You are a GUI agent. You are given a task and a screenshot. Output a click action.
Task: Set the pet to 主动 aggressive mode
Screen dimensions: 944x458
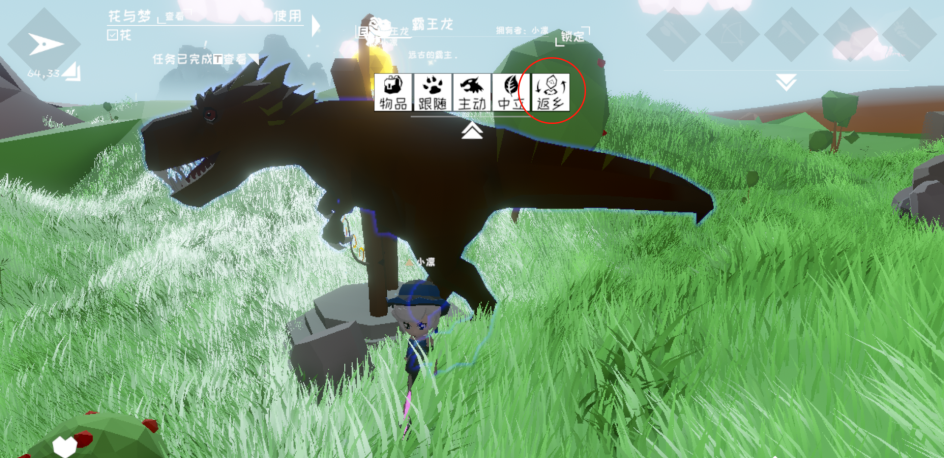(471, 92)
